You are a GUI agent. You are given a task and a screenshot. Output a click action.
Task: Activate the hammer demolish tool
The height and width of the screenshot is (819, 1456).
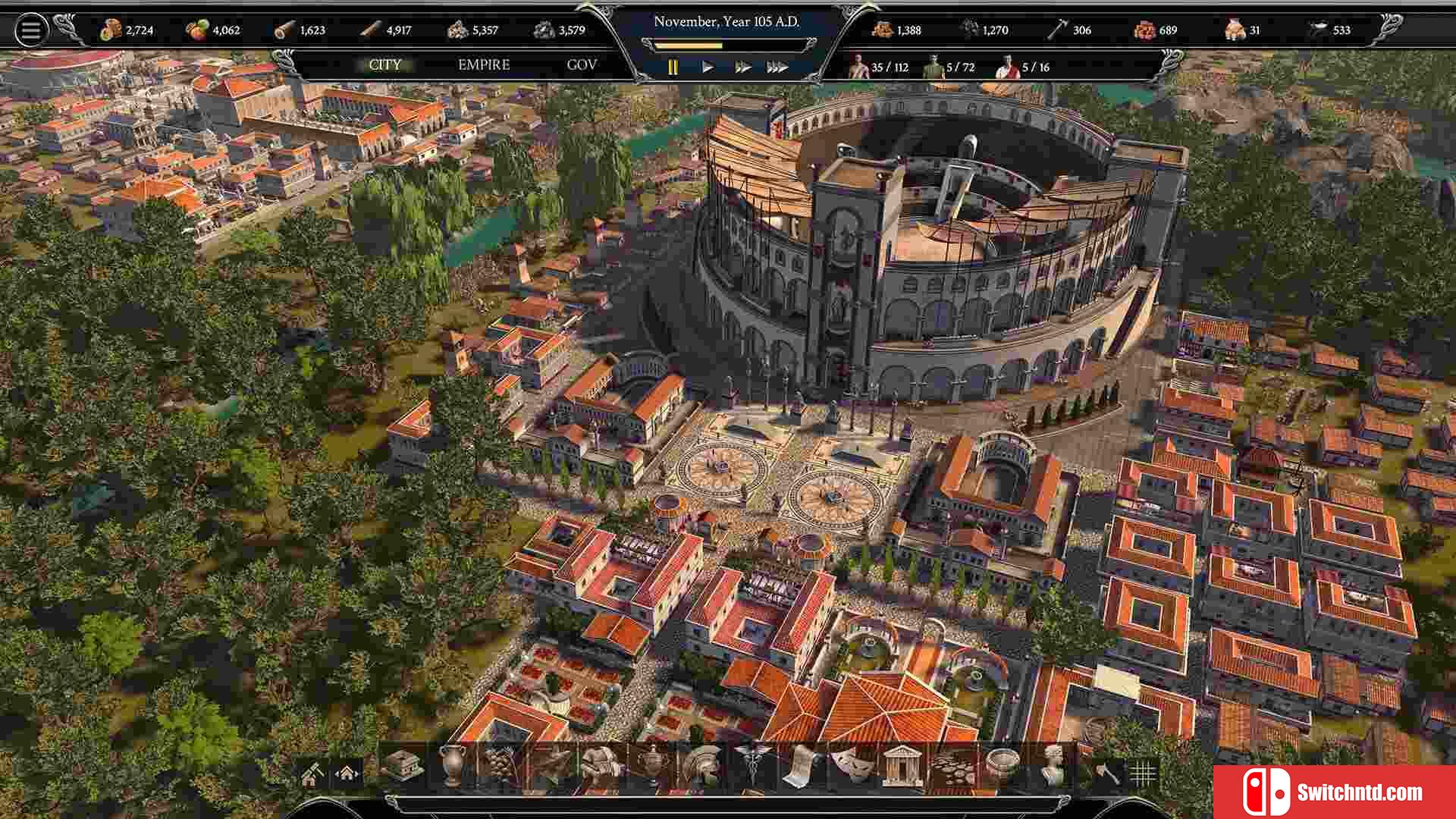coord(1107,773)
